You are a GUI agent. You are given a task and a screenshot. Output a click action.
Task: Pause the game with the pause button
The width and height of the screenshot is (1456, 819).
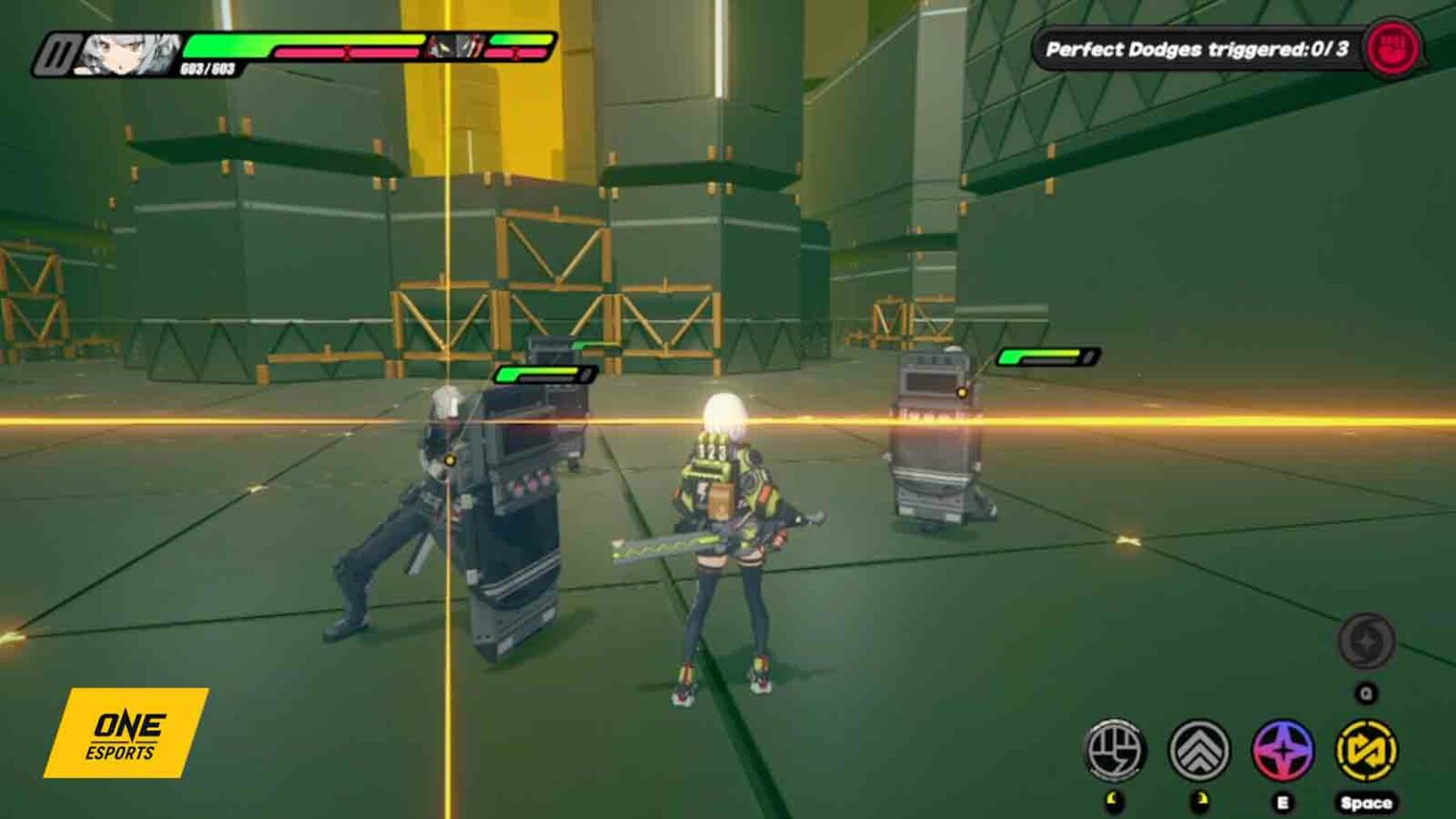pos(54,56)
